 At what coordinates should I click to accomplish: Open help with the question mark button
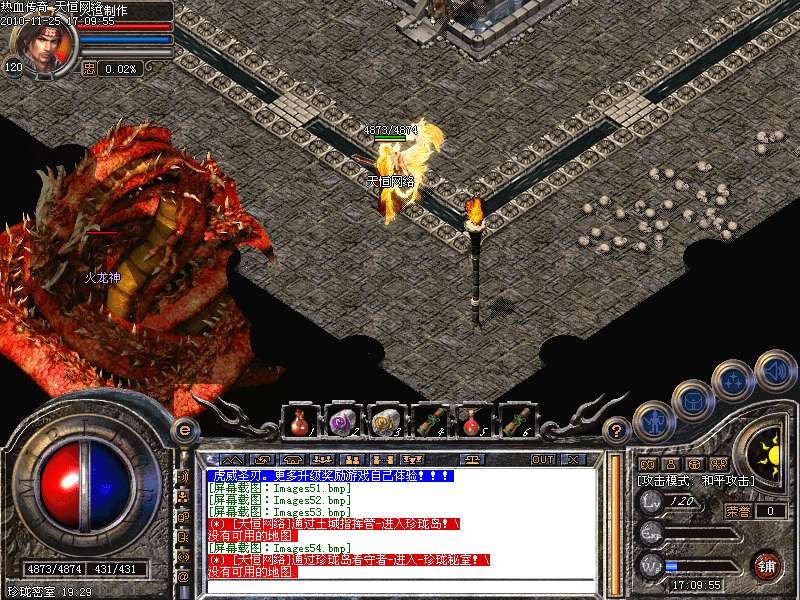coord(617,430)
